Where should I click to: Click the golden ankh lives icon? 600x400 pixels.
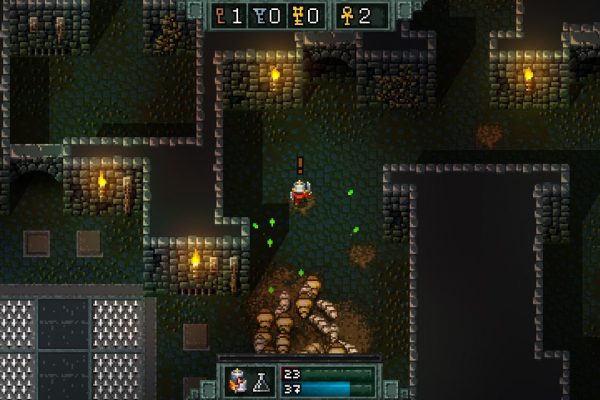347,15
